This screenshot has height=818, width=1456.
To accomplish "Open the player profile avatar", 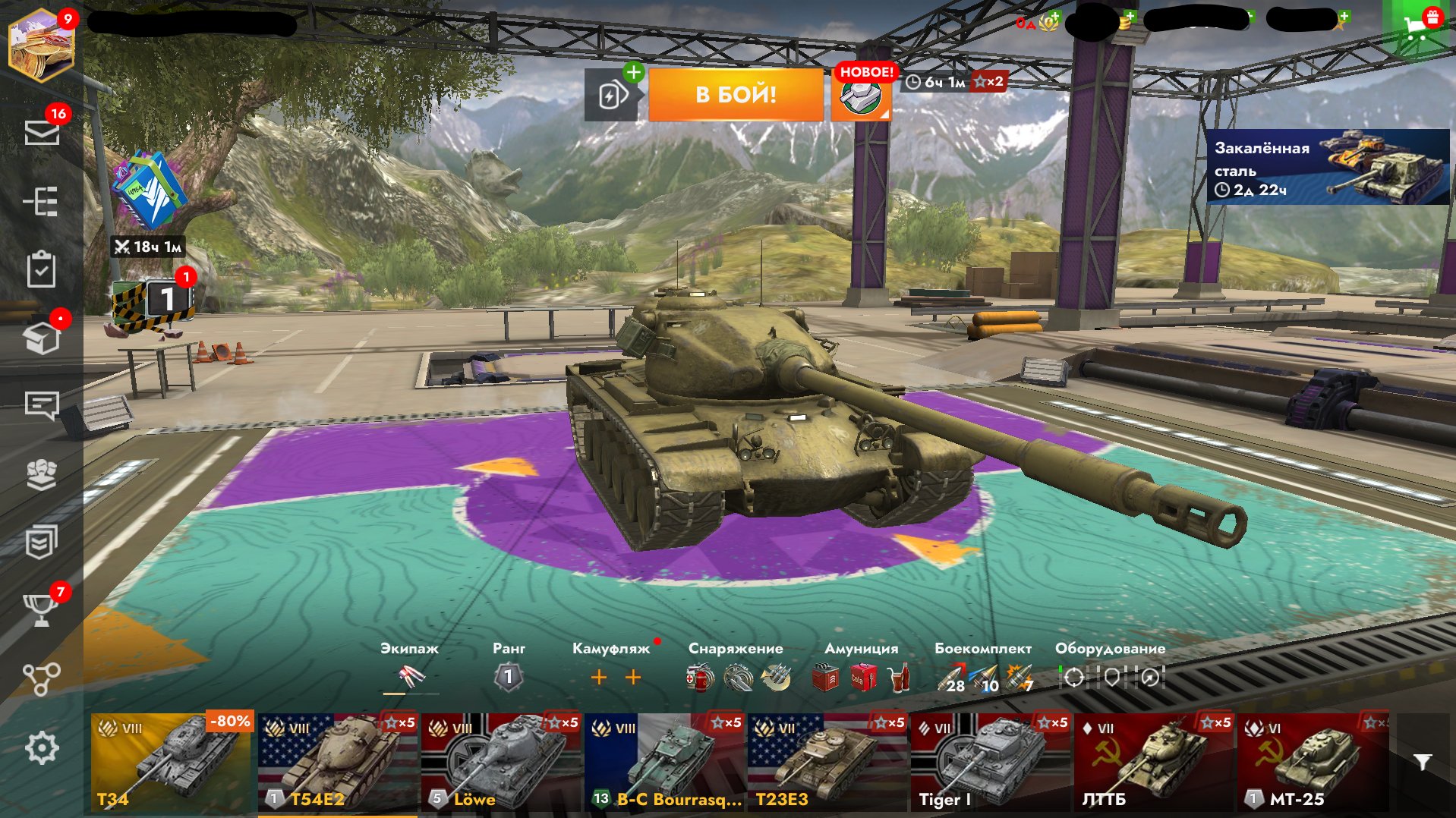I will click(42, 46).
